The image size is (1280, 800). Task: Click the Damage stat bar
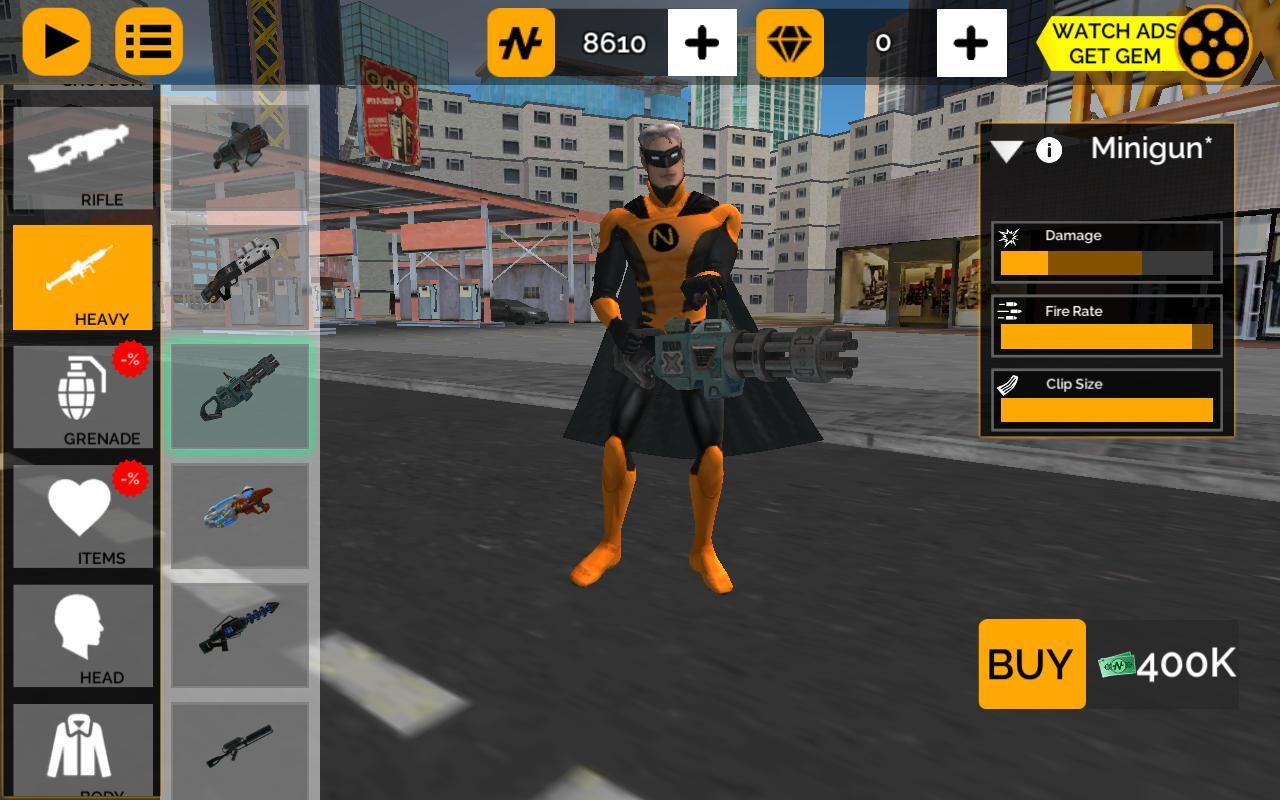click(x=1105, y=262)
